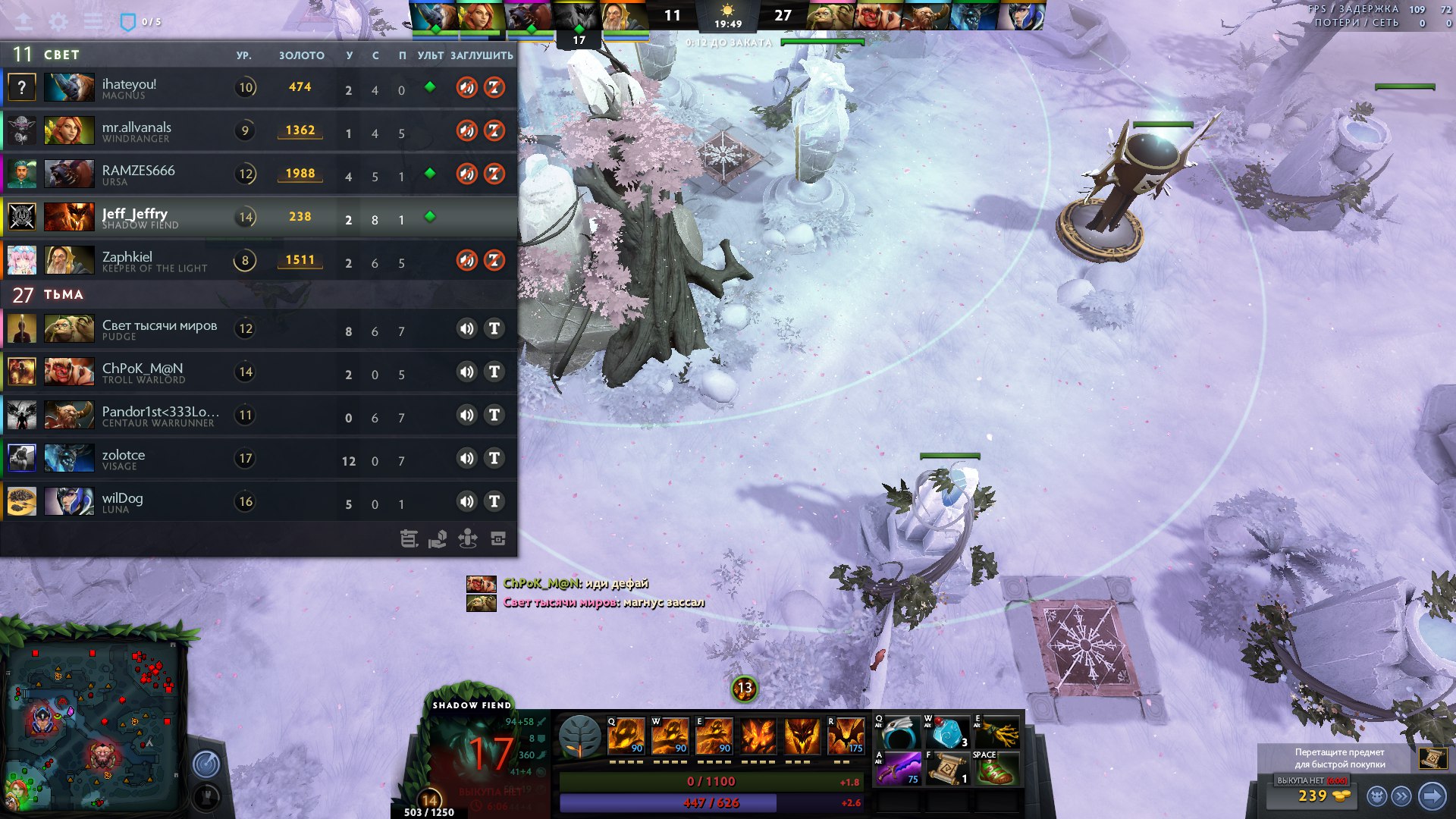This screenshot has height=819, width=1456.
Task: Open the settings gear in the top bar
Action: pos(58,21)
